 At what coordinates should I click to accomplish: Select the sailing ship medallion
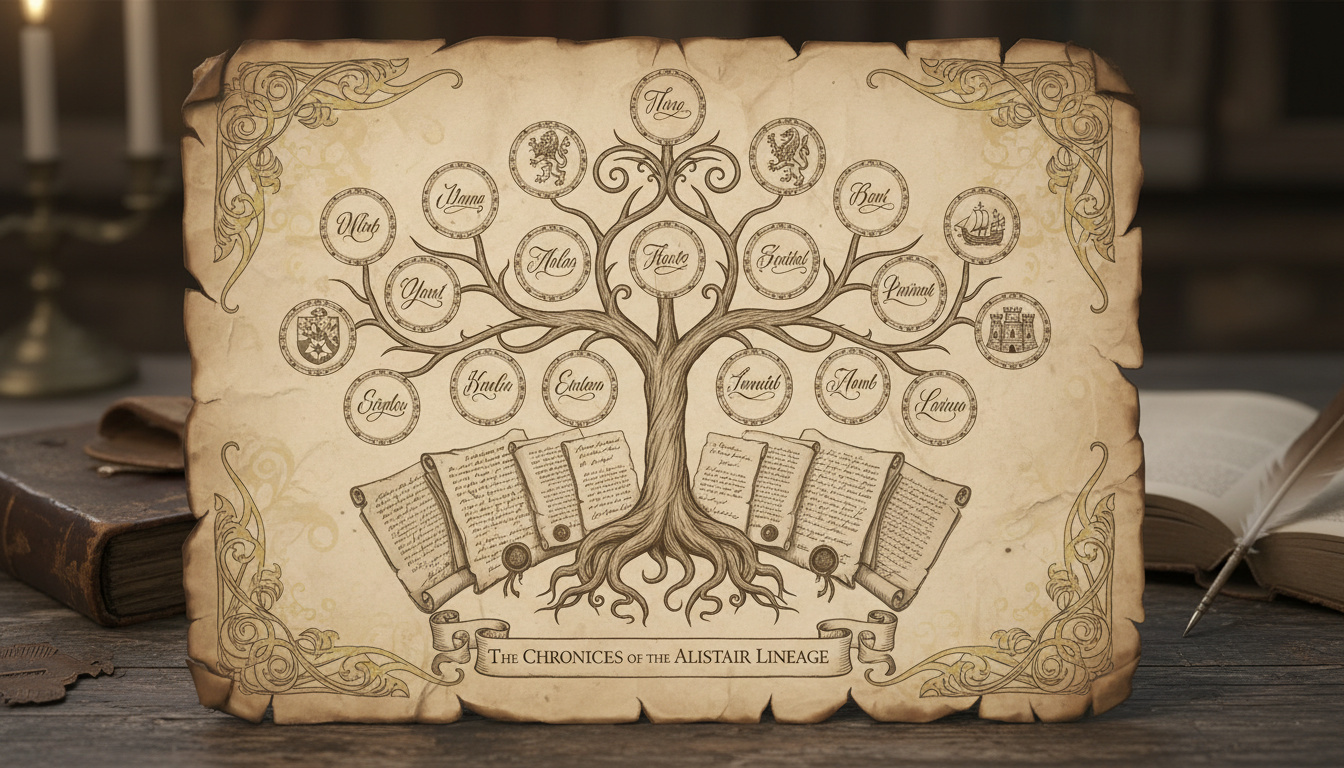981,225
